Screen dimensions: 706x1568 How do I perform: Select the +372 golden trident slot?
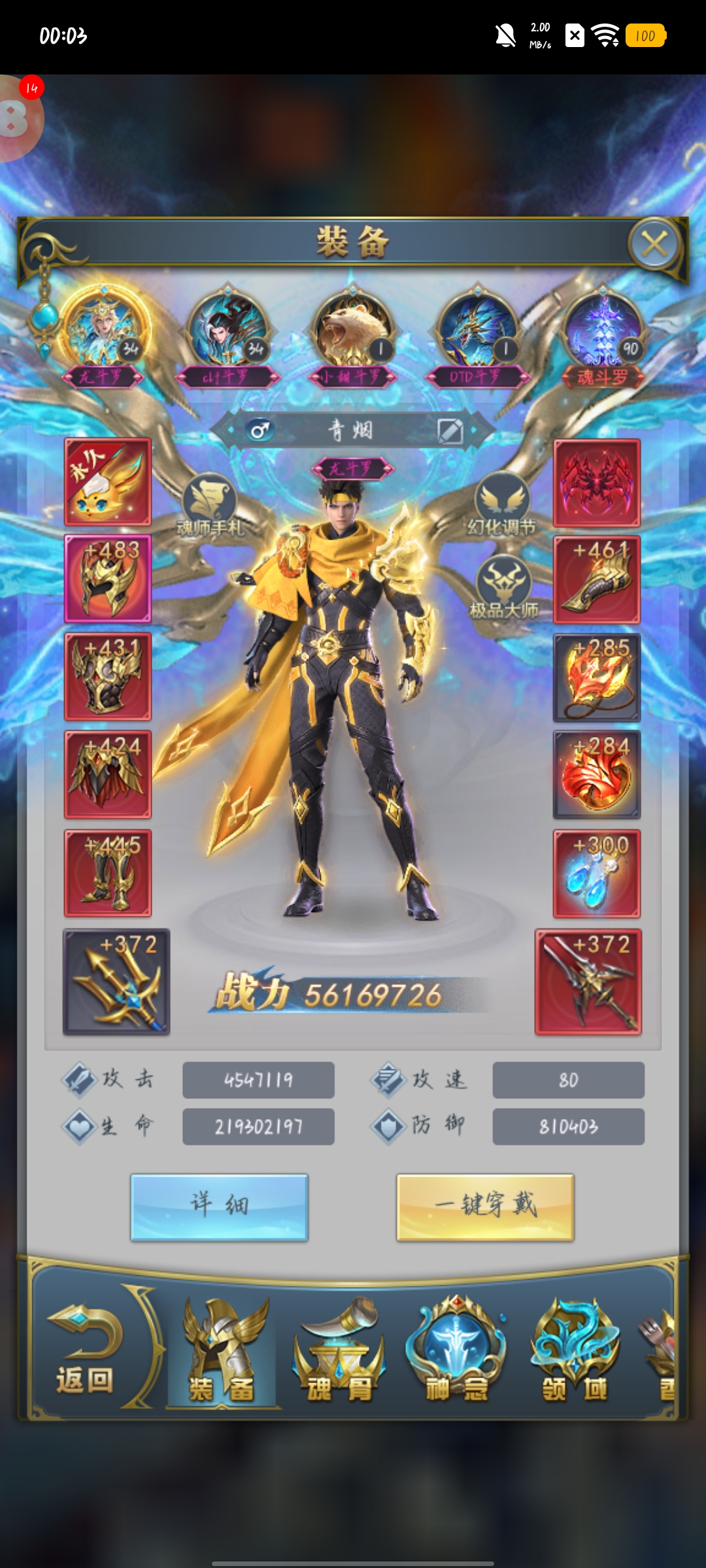pos(116,981)
